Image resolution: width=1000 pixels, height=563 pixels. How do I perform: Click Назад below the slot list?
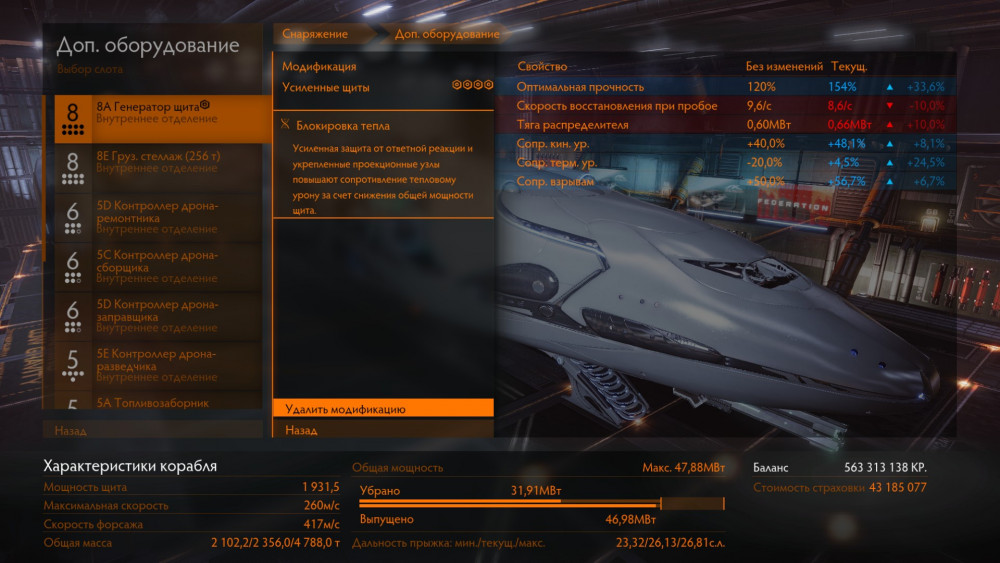click(x=152, y=430)
